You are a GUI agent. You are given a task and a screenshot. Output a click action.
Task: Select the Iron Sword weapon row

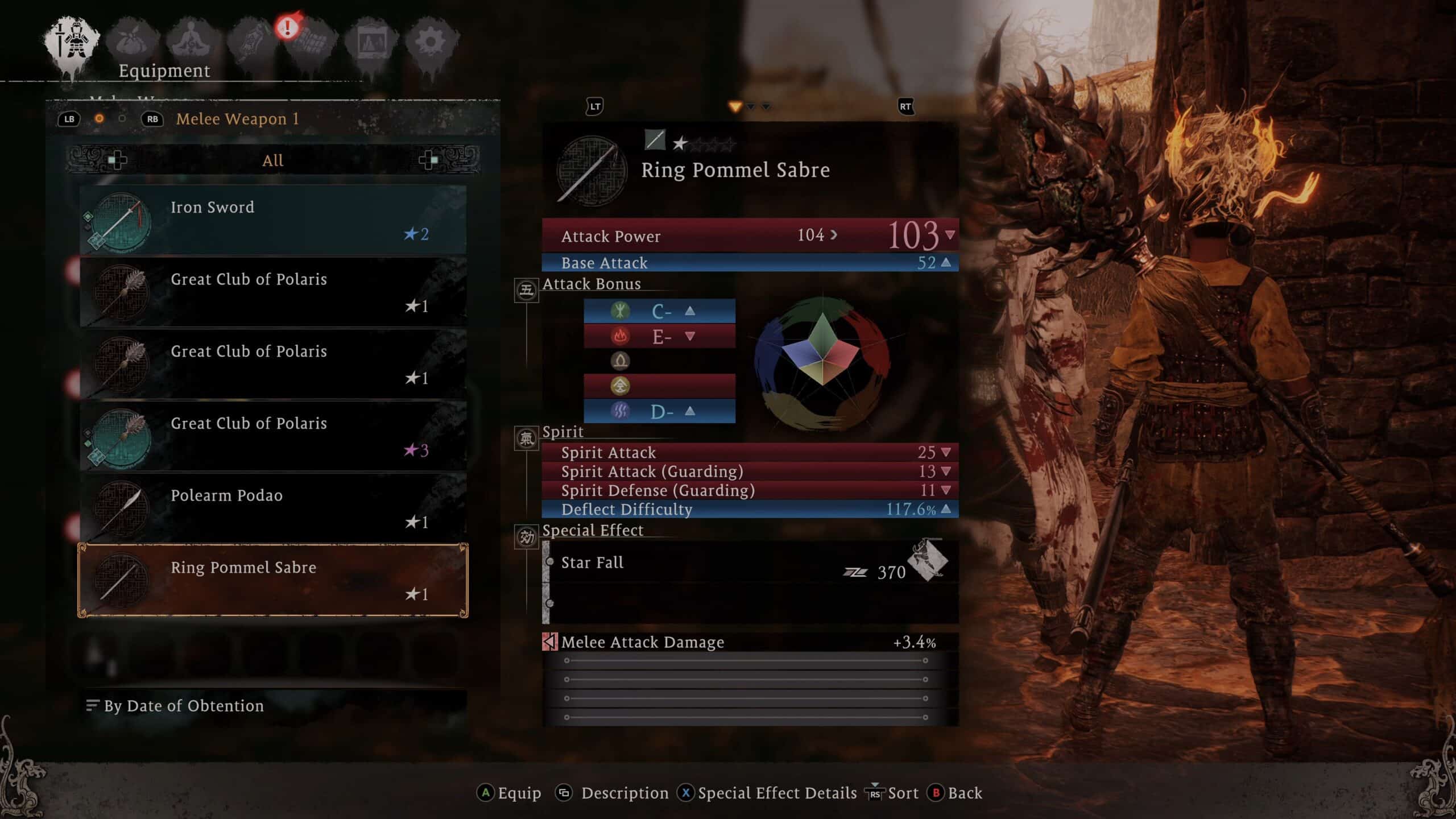tap(273, 220)
